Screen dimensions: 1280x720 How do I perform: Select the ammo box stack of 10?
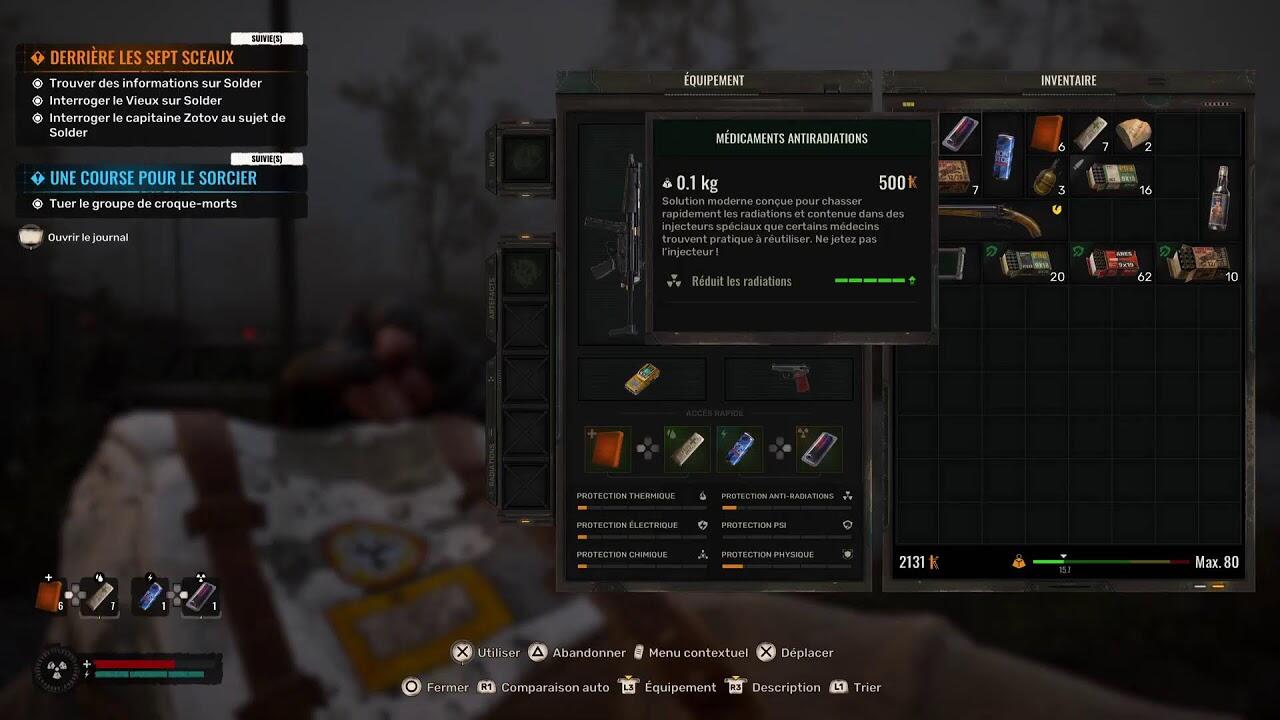tap(1197, 263)
